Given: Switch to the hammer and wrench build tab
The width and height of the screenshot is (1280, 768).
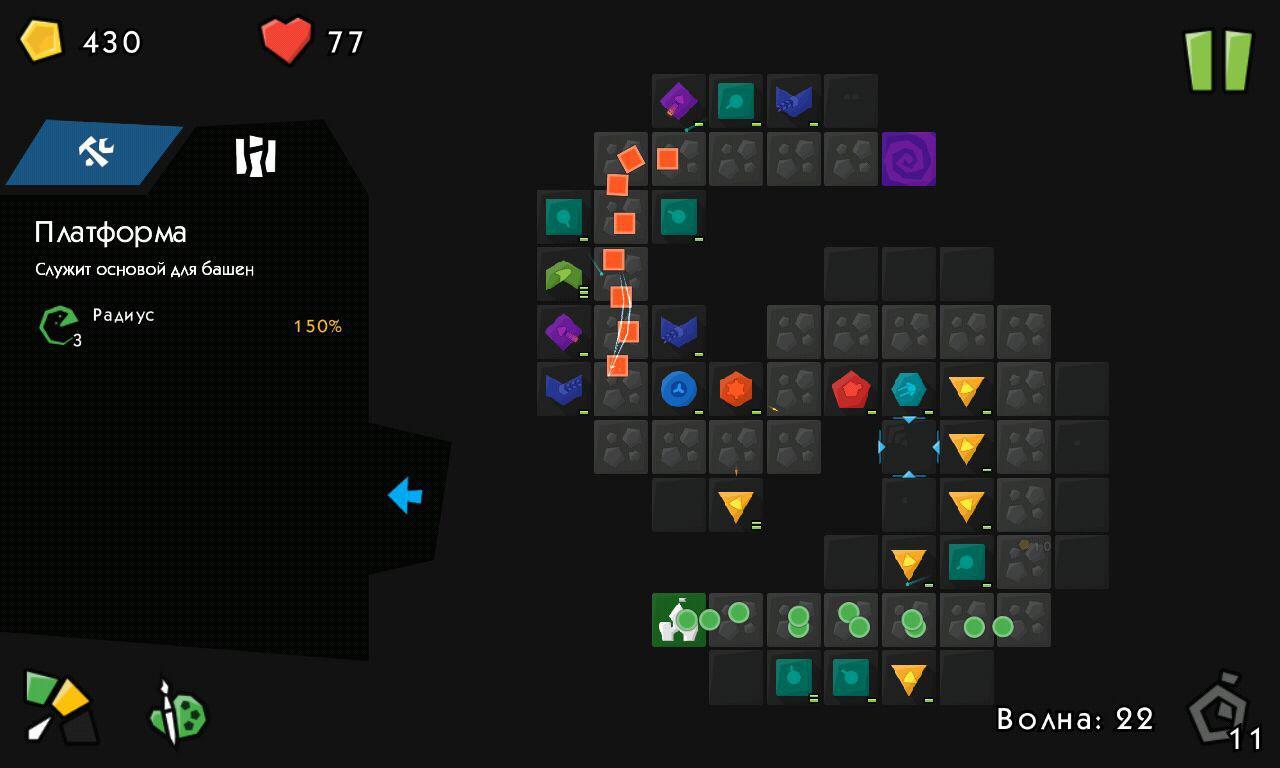Looking at the screenshot, I should [x=97, y=152].
